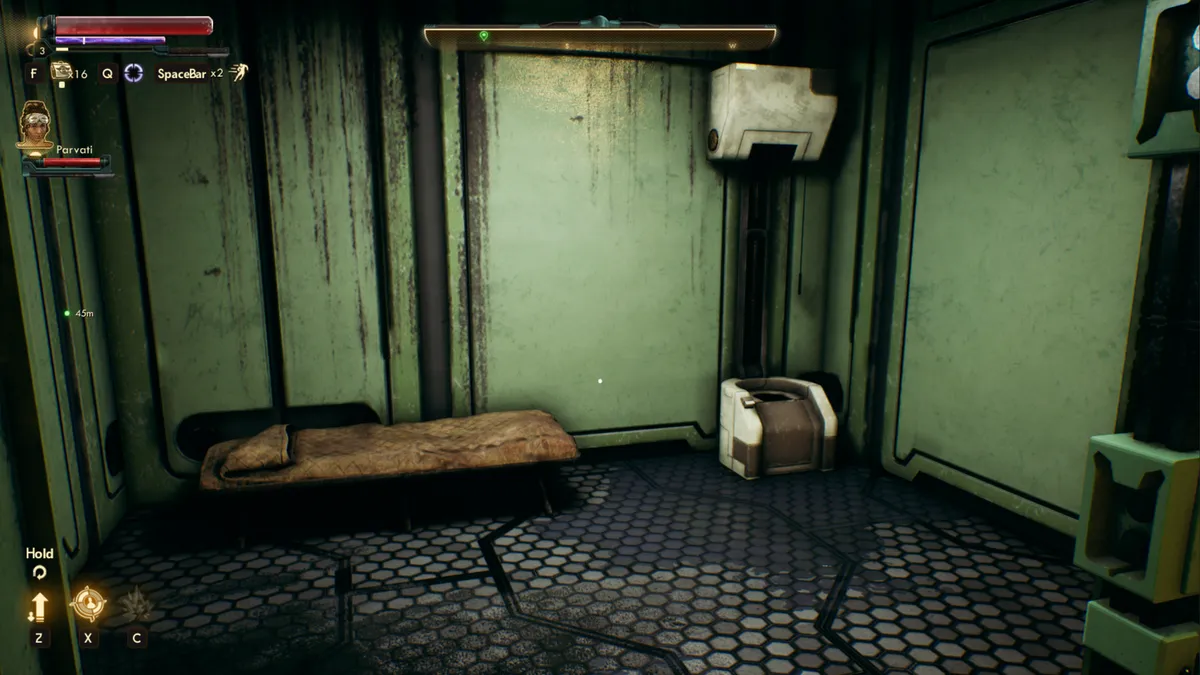Click the companion follow arrow command icon

point(39,606)
